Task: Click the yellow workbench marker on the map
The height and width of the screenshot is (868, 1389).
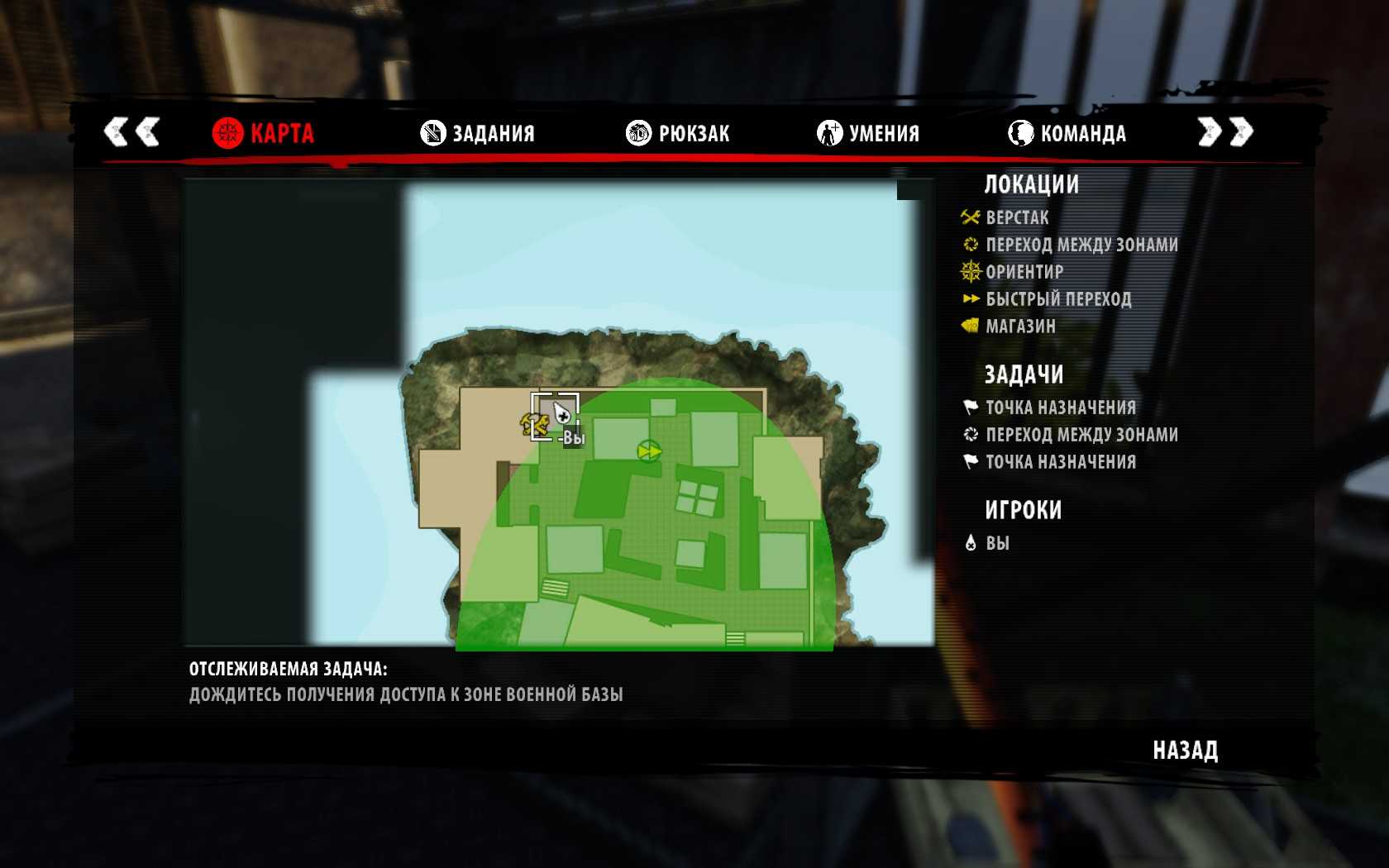Action: tap(535, 425)
